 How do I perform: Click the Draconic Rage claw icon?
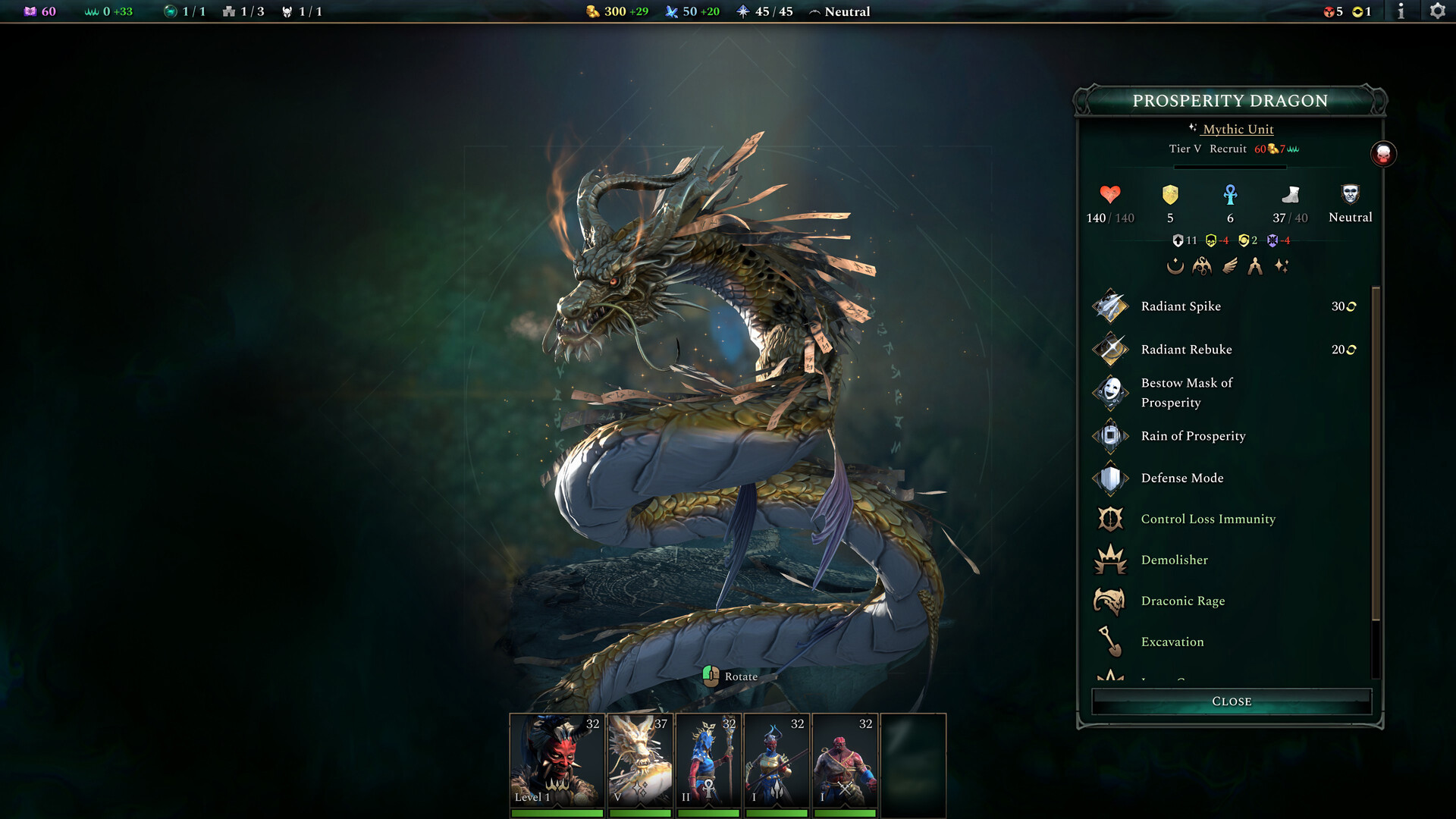click(x=1110, y=601)
